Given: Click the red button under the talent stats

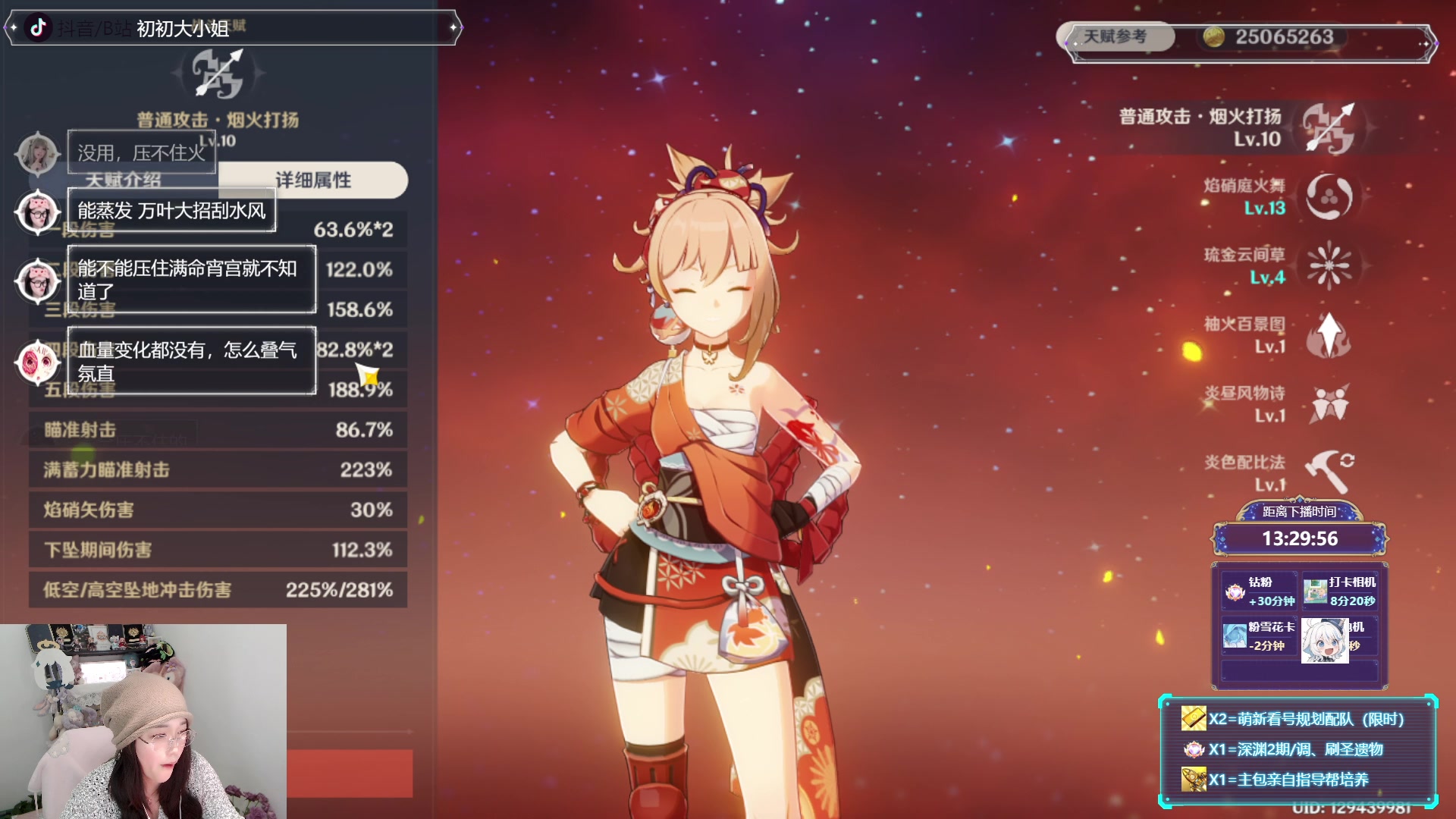Looking at the screenshot, I should coord(350,773).
